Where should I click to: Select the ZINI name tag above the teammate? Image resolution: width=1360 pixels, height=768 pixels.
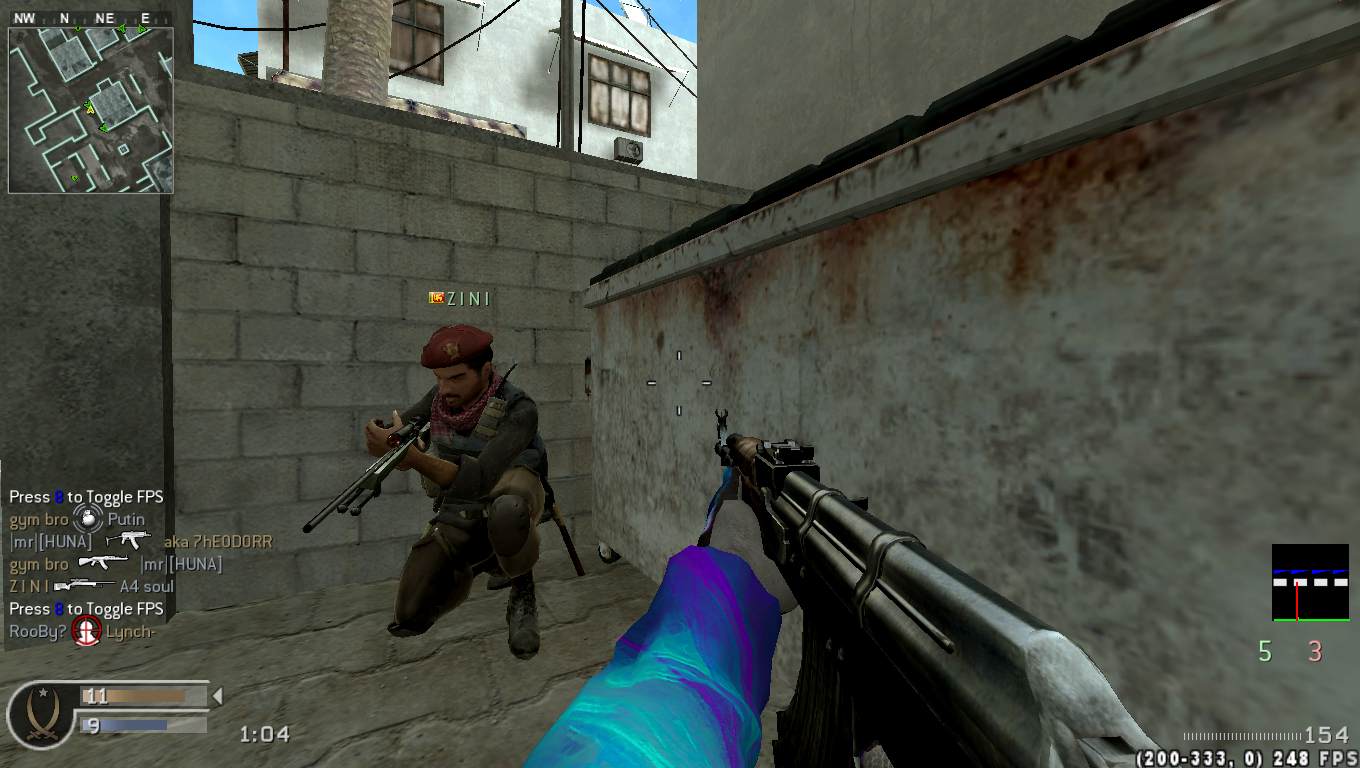[x=460, y=298]
